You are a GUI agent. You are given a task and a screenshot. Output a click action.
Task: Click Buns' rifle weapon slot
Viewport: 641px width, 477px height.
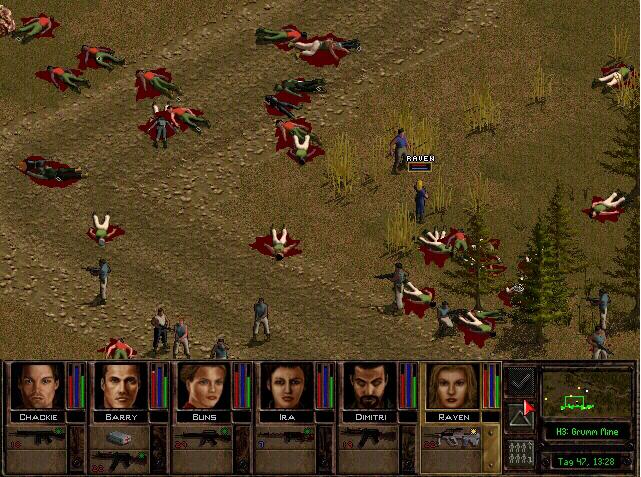pos(203,437)
